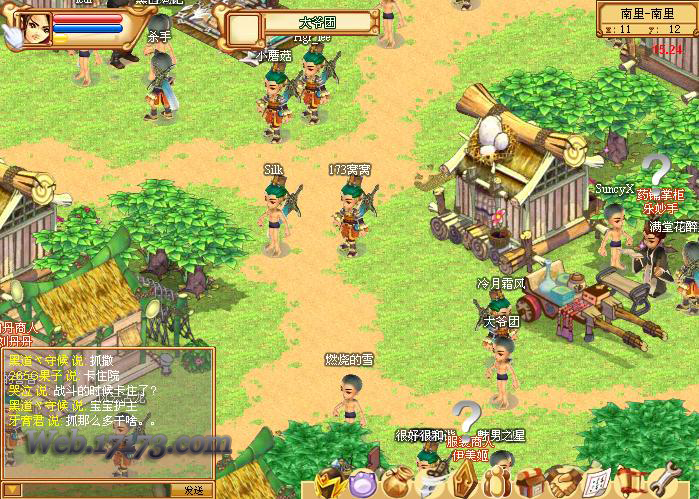Click the player character portrait
The width and height of the screenshot is (699, 499).
point(38,28)
